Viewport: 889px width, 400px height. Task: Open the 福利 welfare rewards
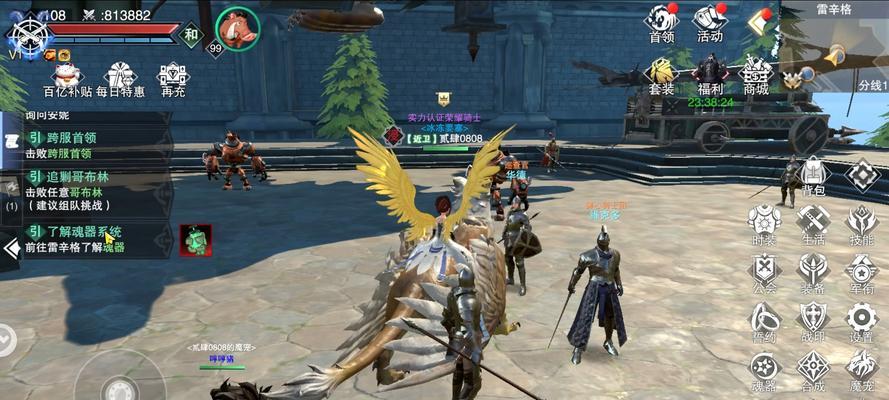[x=710, y=75]
